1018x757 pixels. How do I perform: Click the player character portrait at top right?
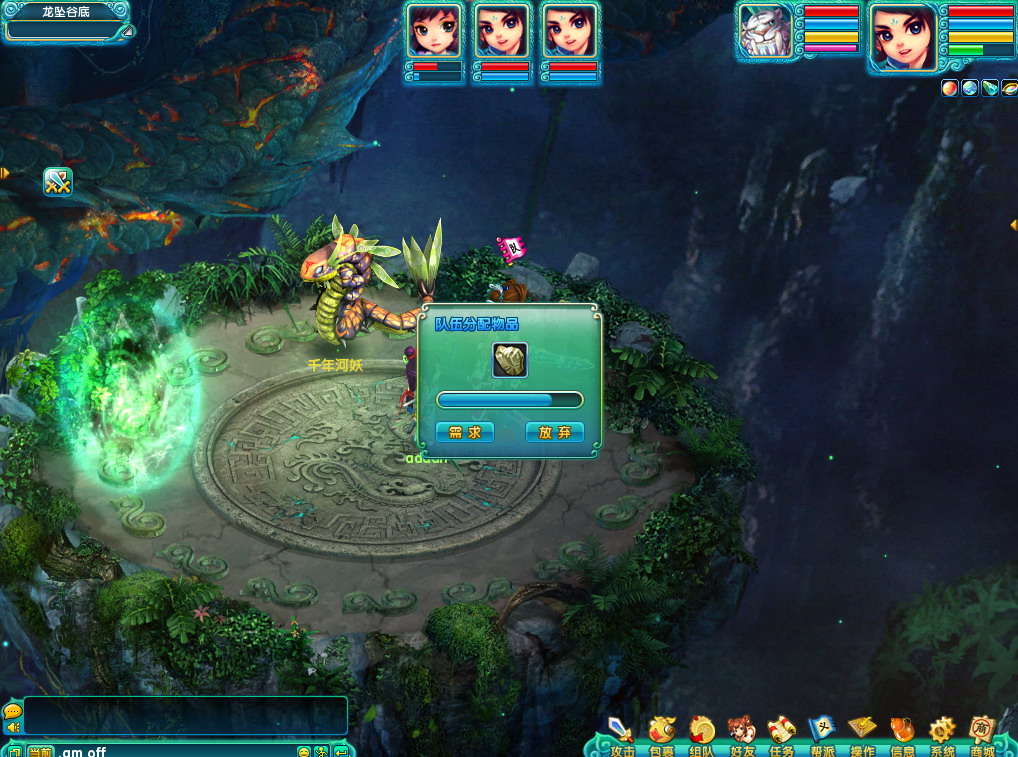point(904,37)
